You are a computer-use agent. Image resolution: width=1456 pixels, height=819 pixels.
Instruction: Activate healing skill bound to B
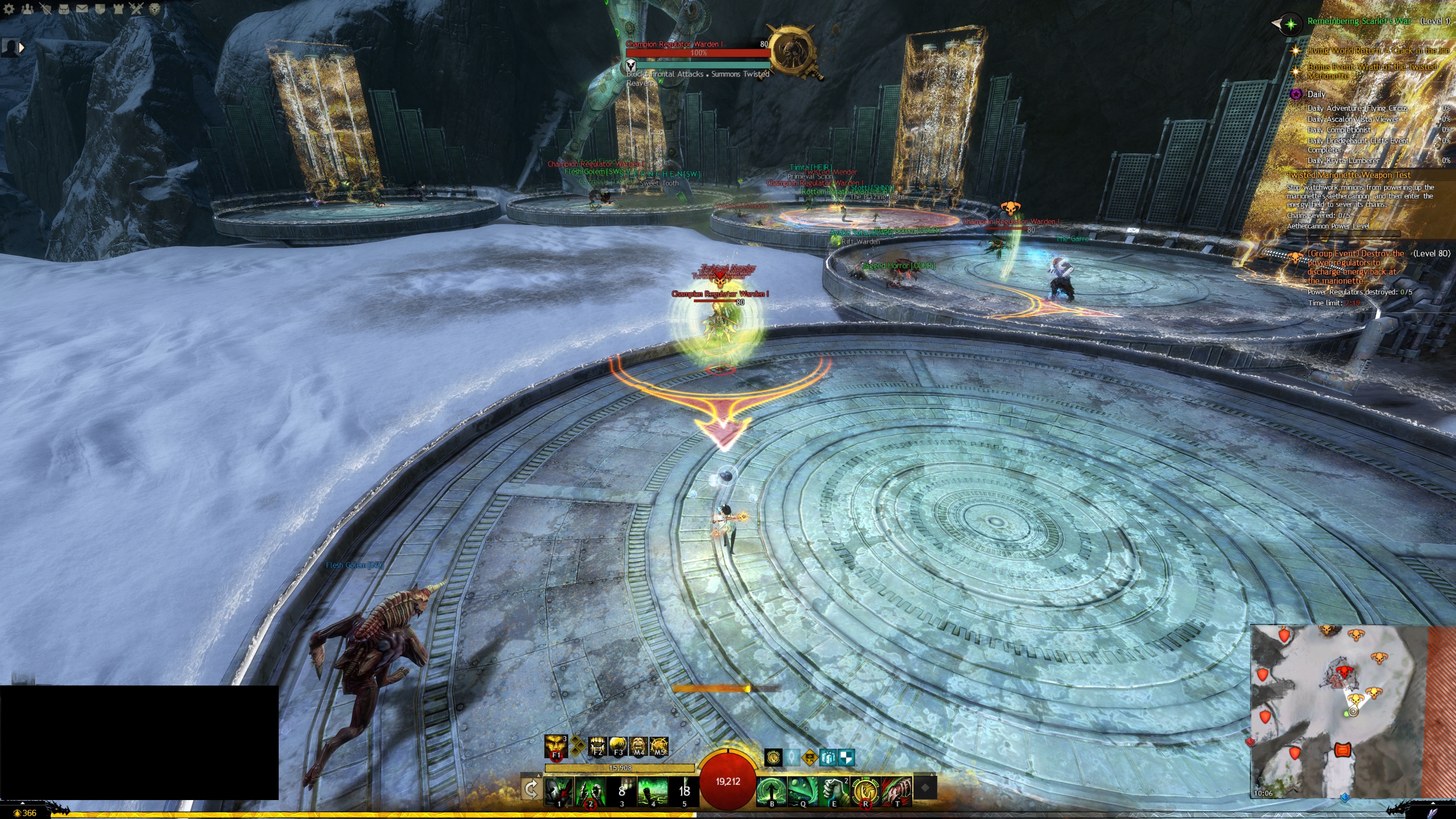tap(772, 790)
